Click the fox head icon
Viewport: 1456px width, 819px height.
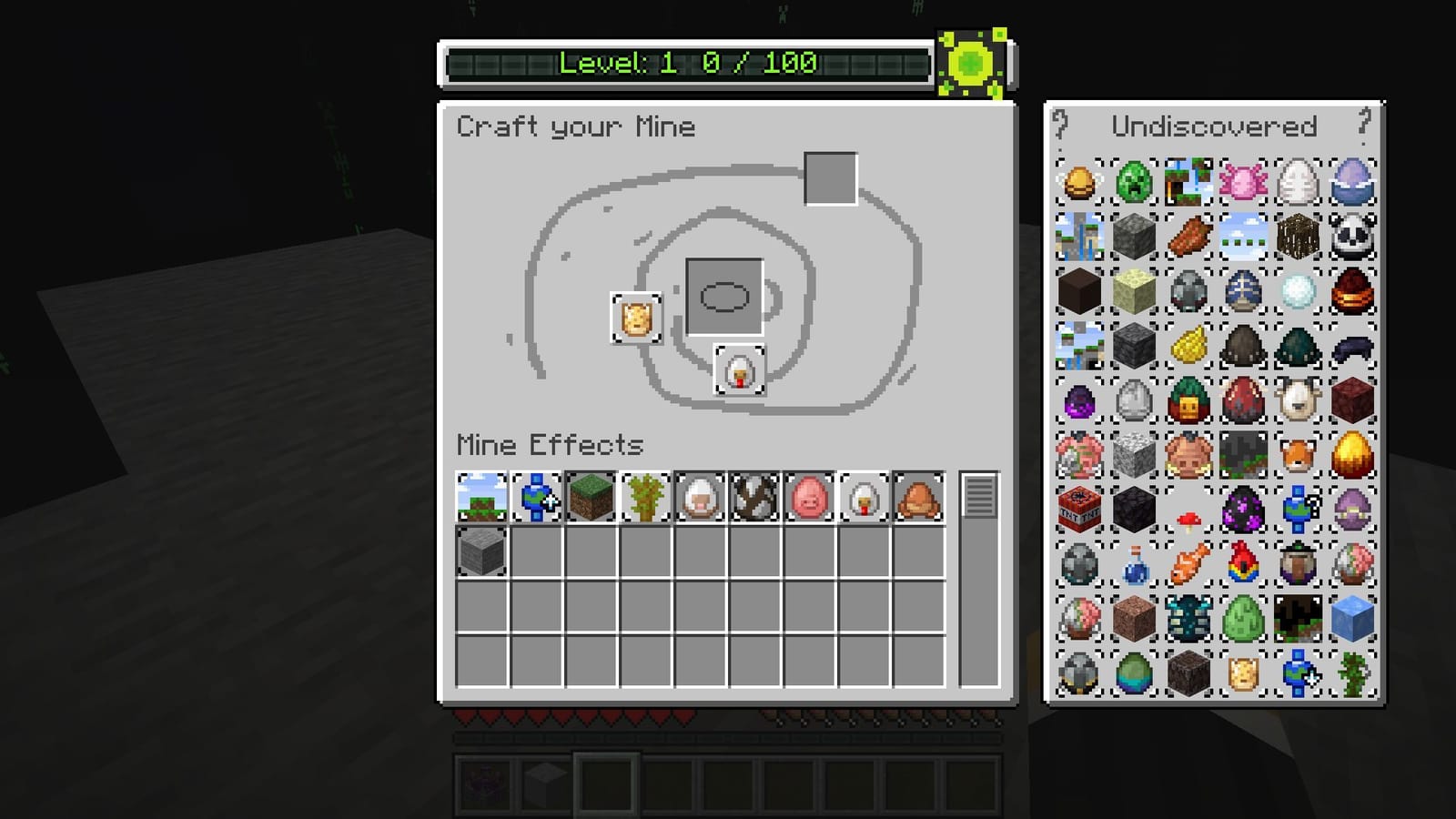[1298, 454]
